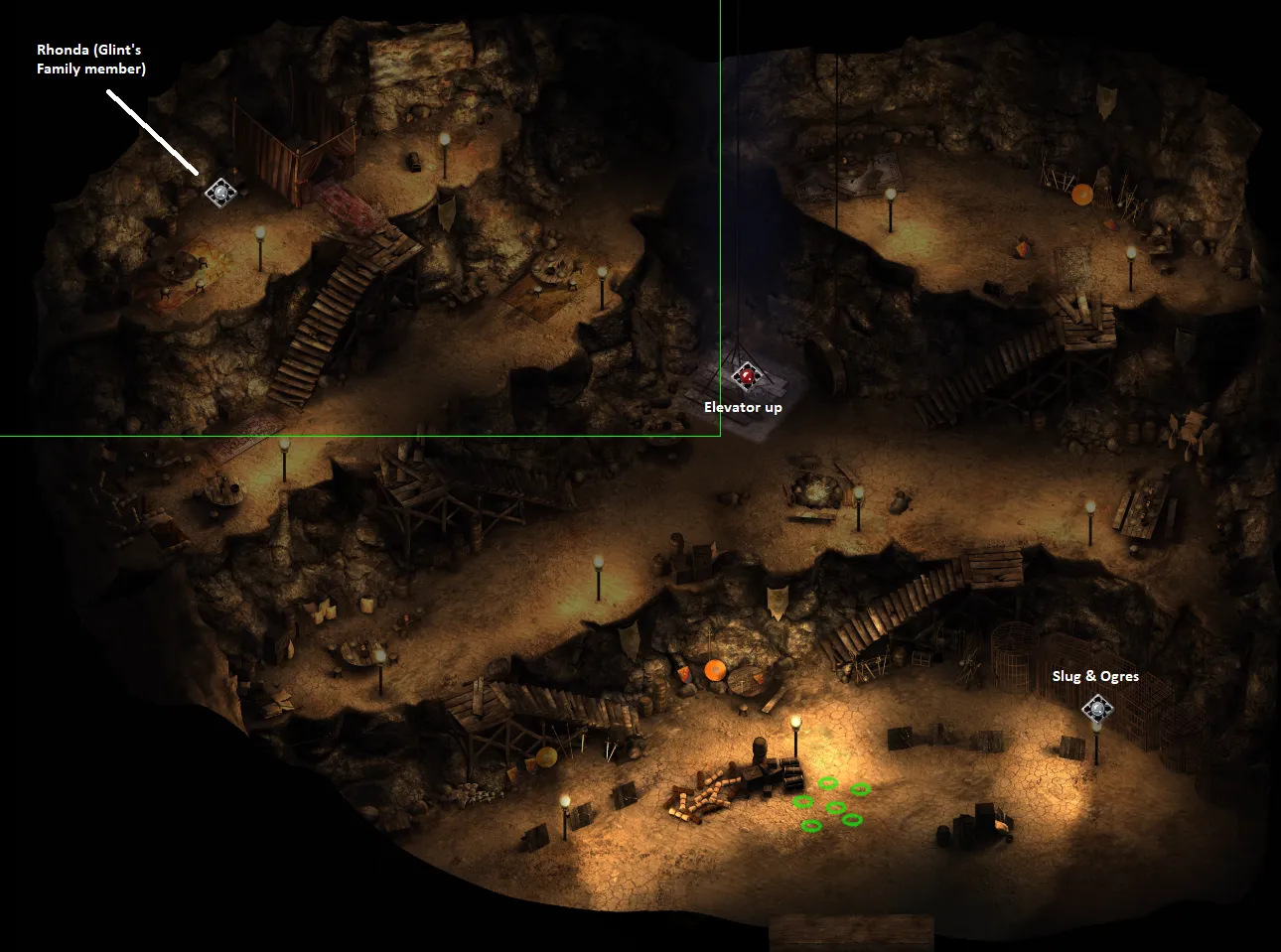Click the Elevator up marker
Screen dimensions: 1281x952
(x=747, y=376)
